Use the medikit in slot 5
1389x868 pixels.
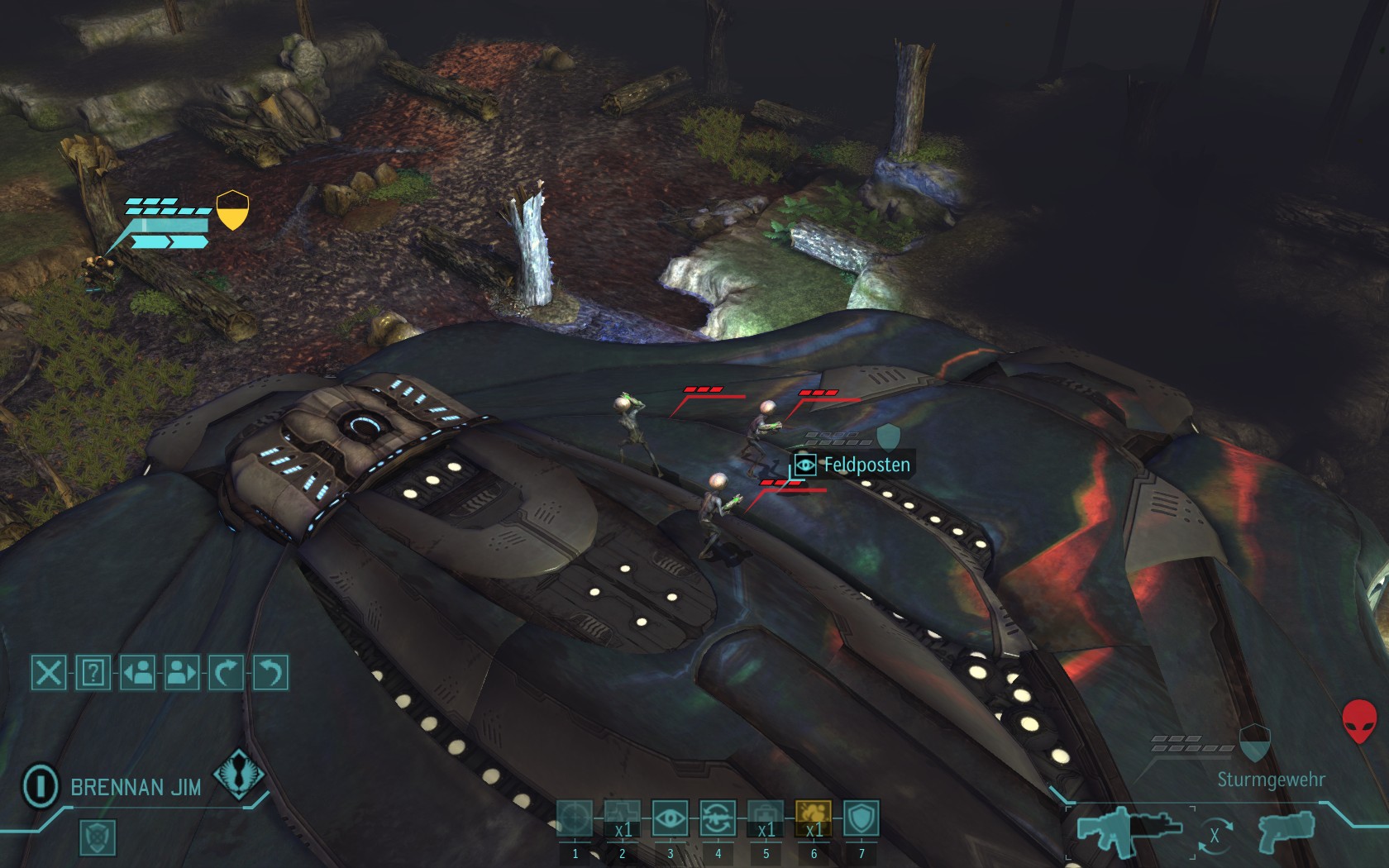766,819
